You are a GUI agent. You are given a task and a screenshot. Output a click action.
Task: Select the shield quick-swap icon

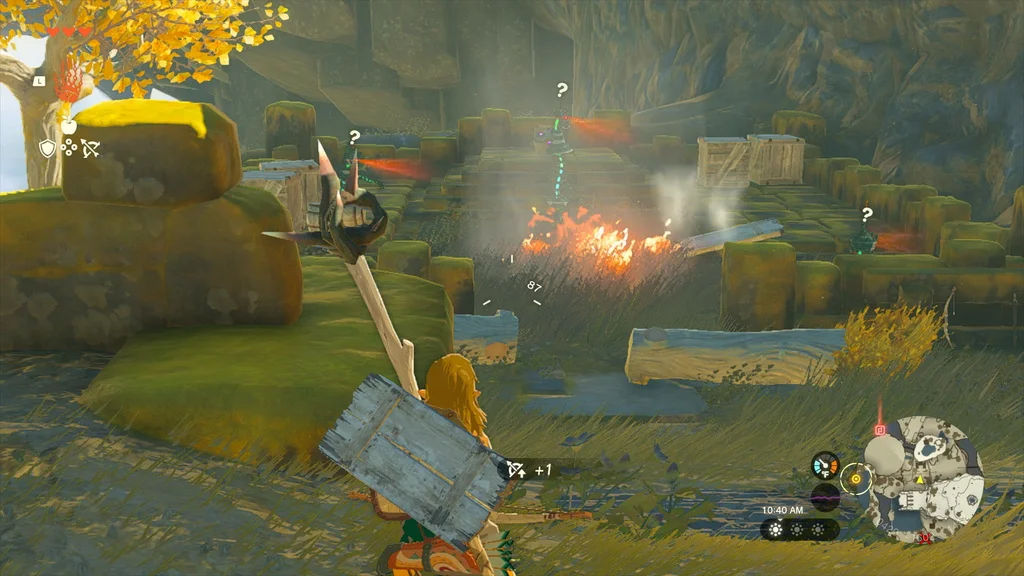click(46, 148)
